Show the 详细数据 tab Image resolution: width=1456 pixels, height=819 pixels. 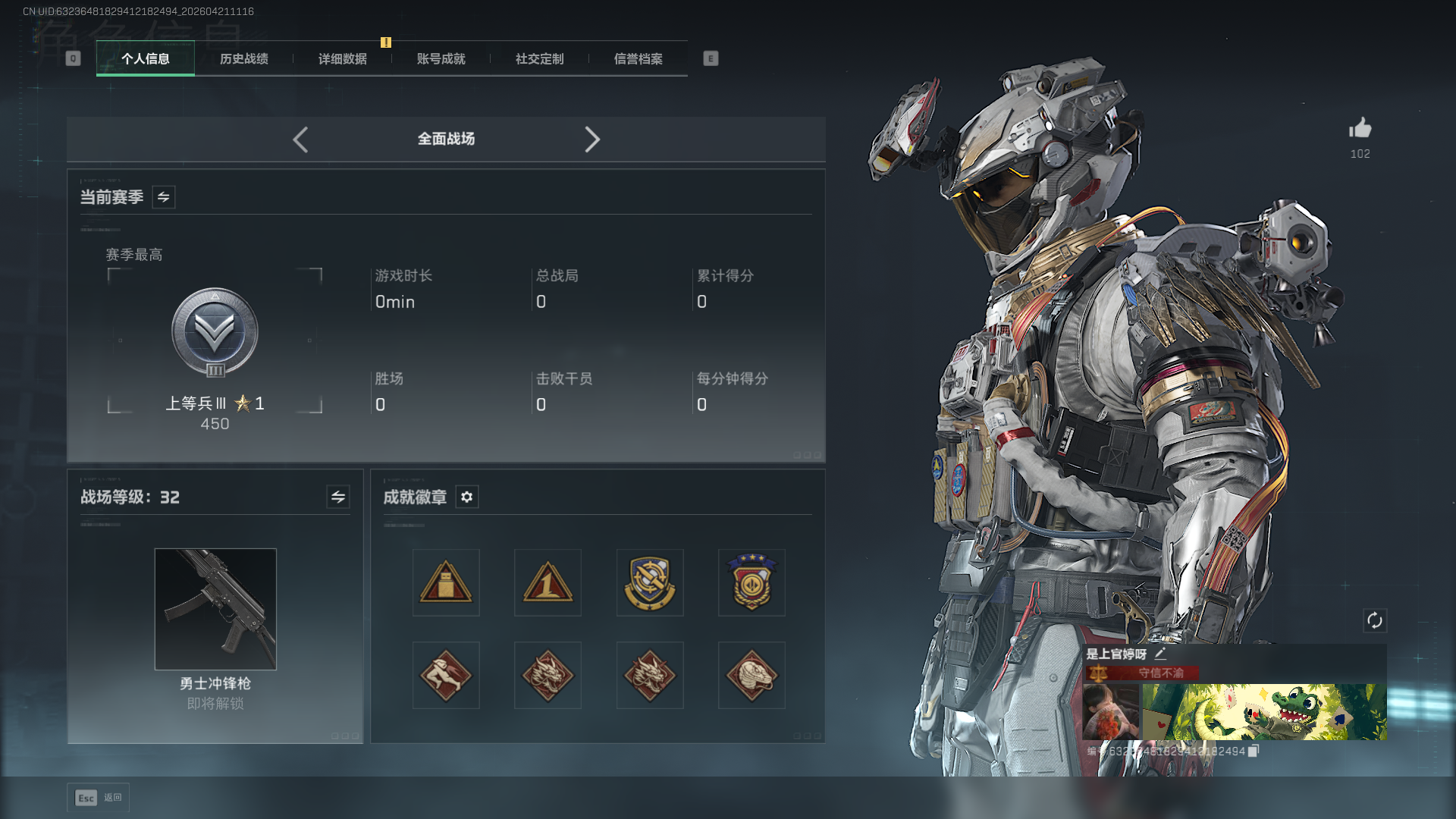pos(342,58)
